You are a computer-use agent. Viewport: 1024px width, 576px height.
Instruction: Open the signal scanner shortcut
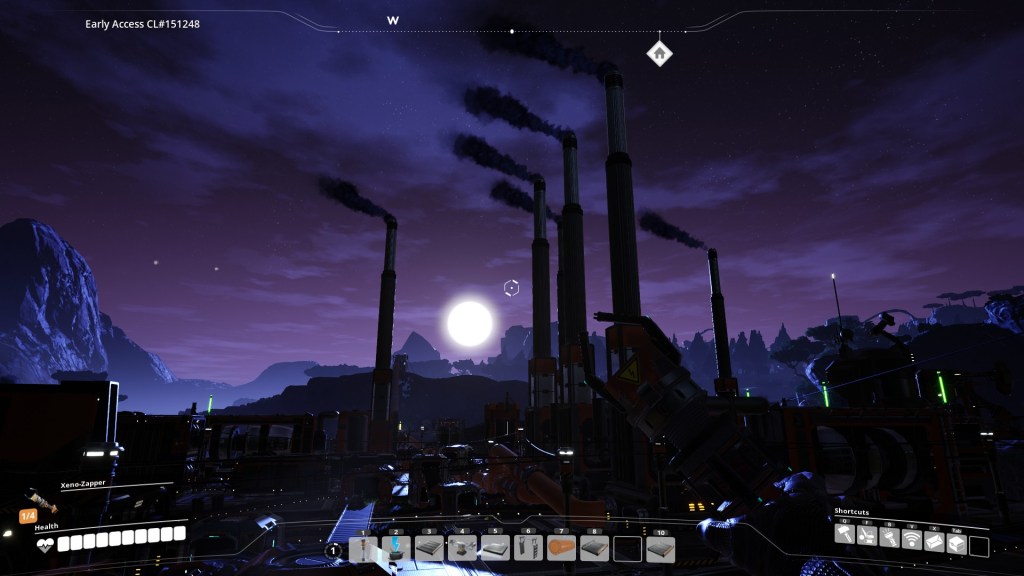click(x=911, y=540)
